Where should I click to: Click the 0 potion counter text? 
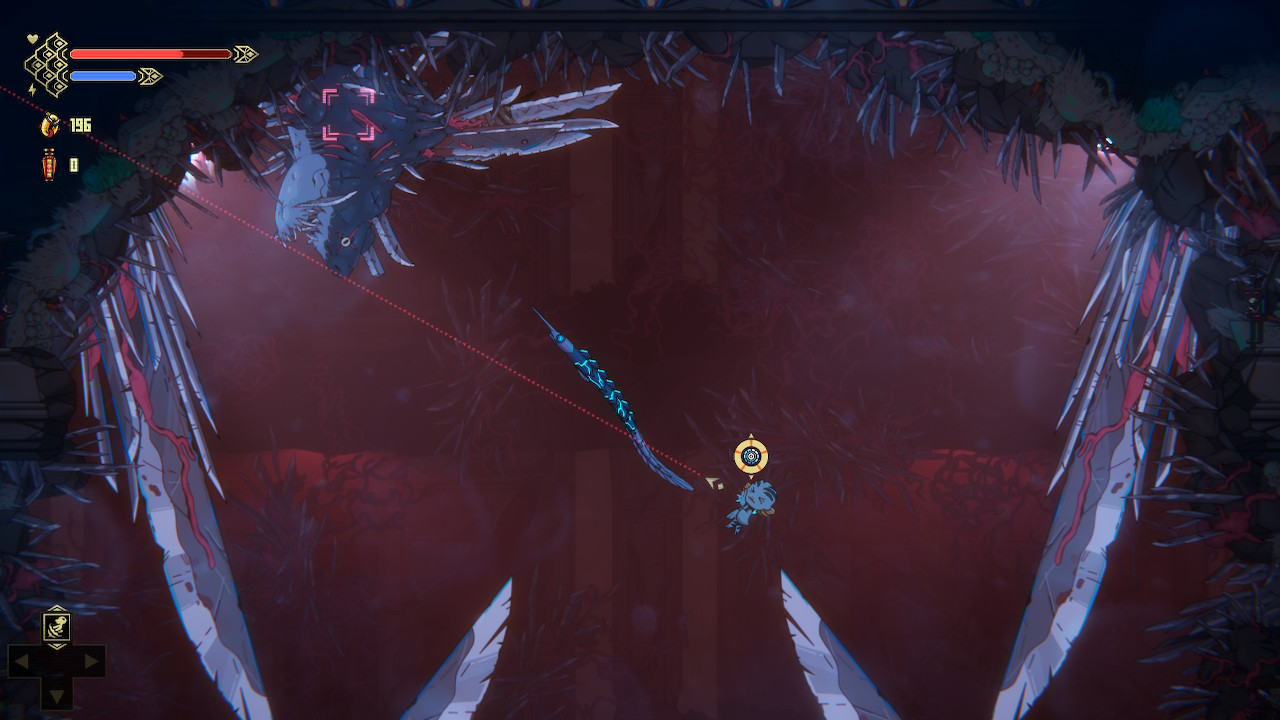[73, 164]
